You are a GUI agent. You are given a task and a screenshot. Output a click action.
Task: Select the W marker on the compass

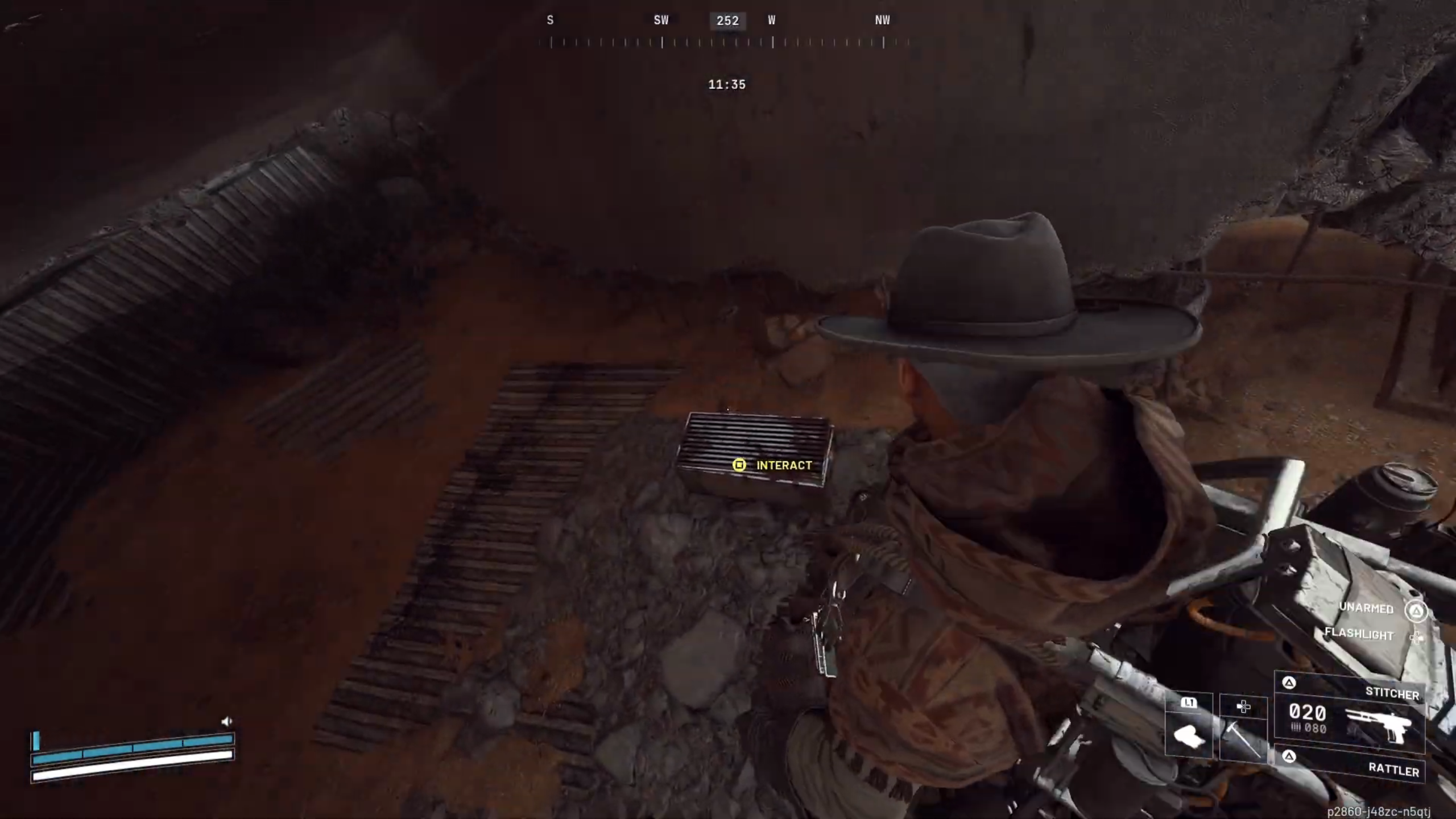point(772,20)
